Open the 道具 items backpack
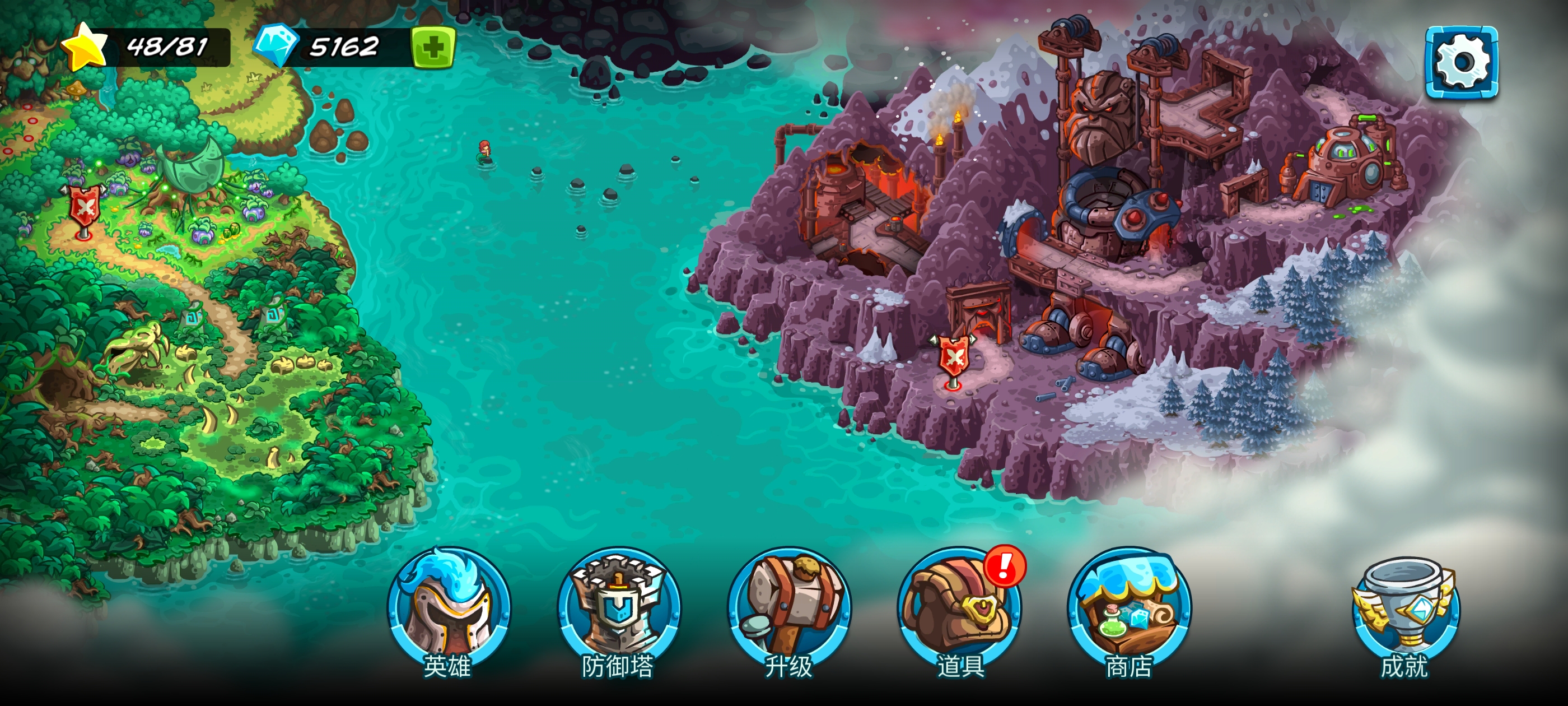 click(x=959, y=610)
